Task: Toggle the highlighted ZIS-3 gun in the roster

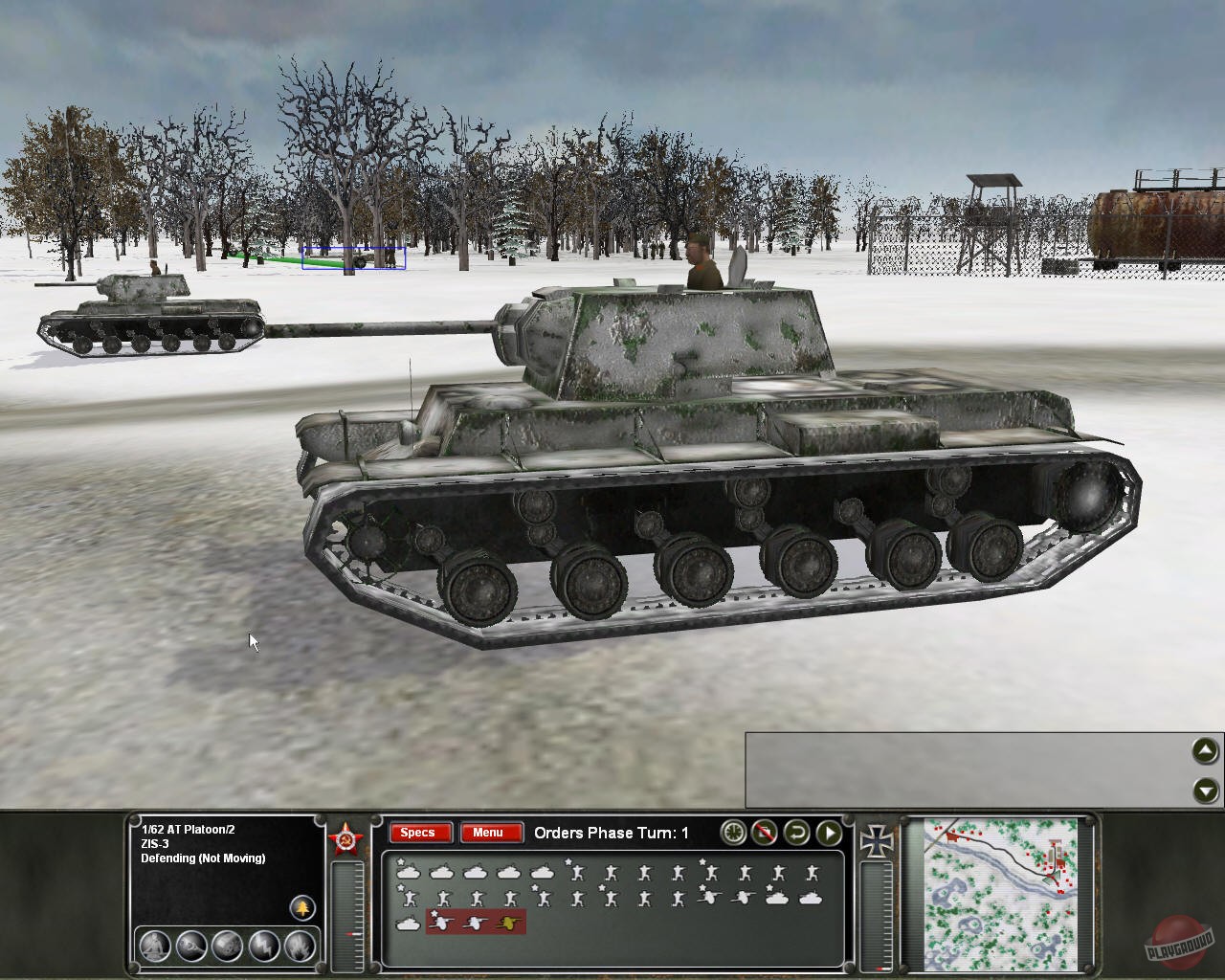Action: coord(439,922)
